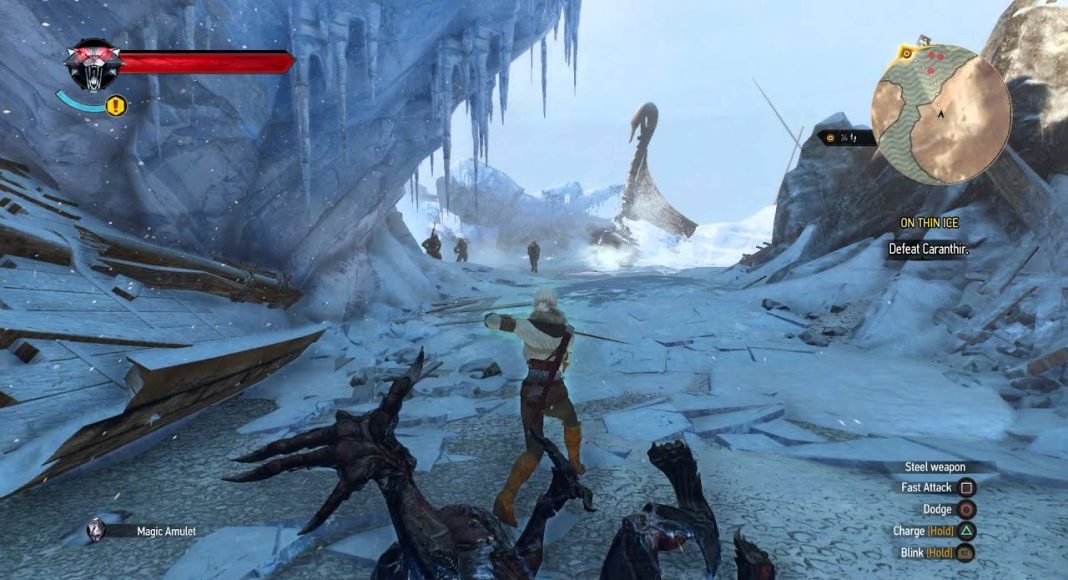Select the wolf medallion icon
This screenshot has height=580, width=1068.
[x=92, y=65]
